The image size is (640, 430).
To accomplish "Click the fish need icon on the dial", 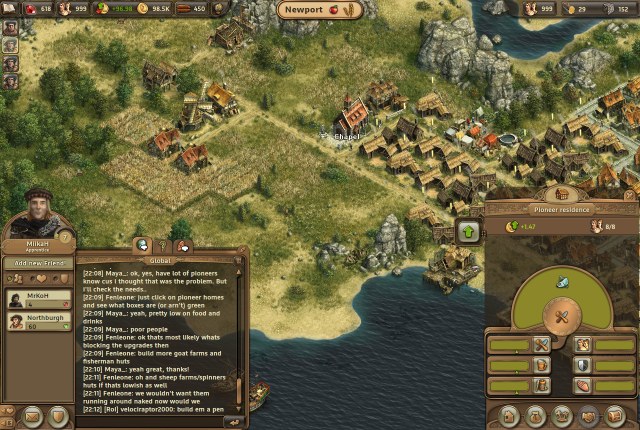I will click(562, 283).
